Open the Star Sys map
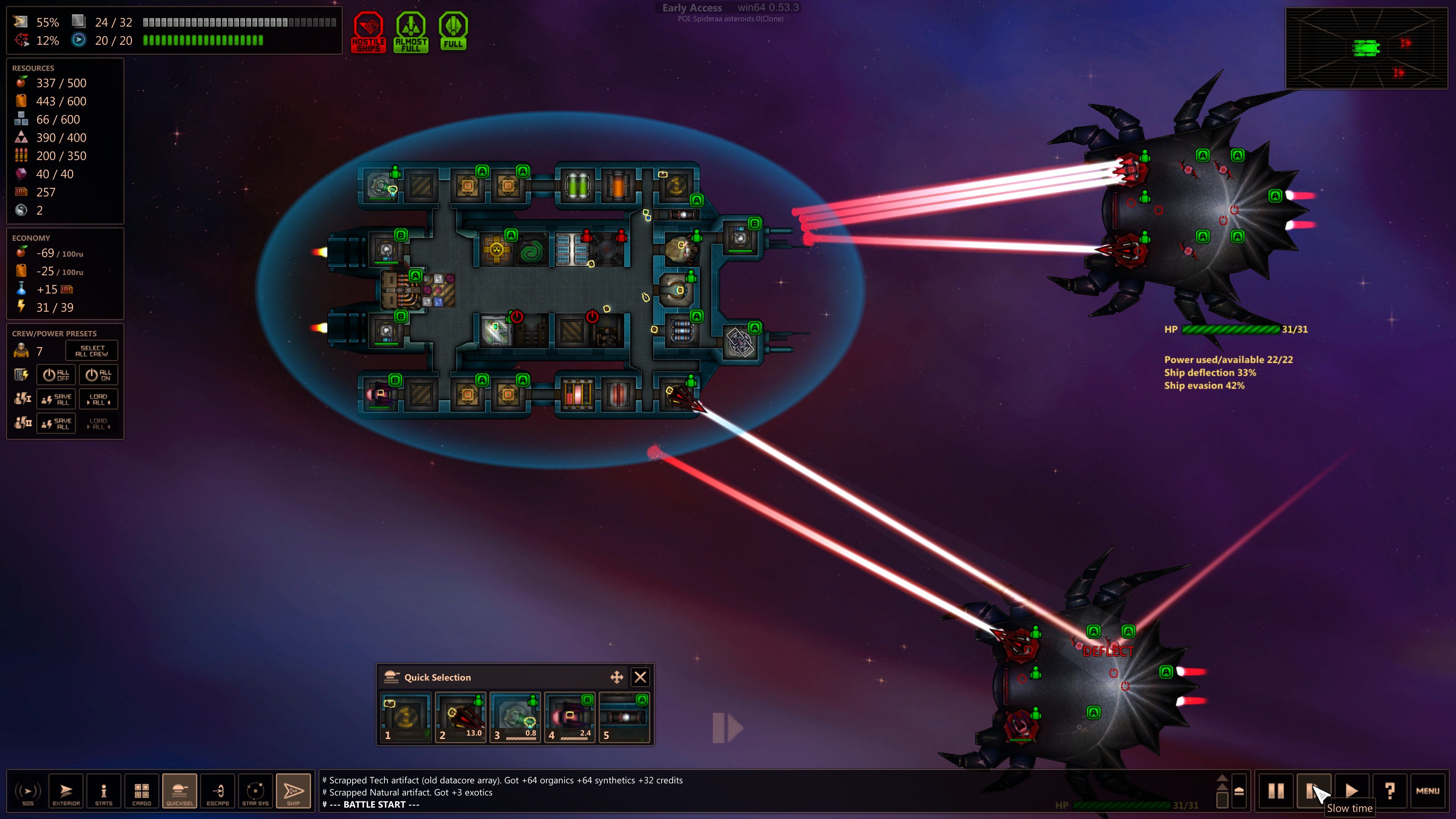 tap(256, 791)
